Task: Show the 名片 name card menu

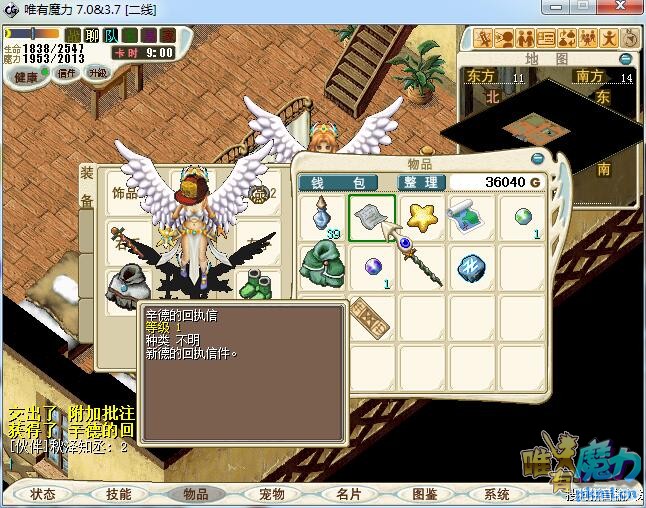Action: pos(347,494)
